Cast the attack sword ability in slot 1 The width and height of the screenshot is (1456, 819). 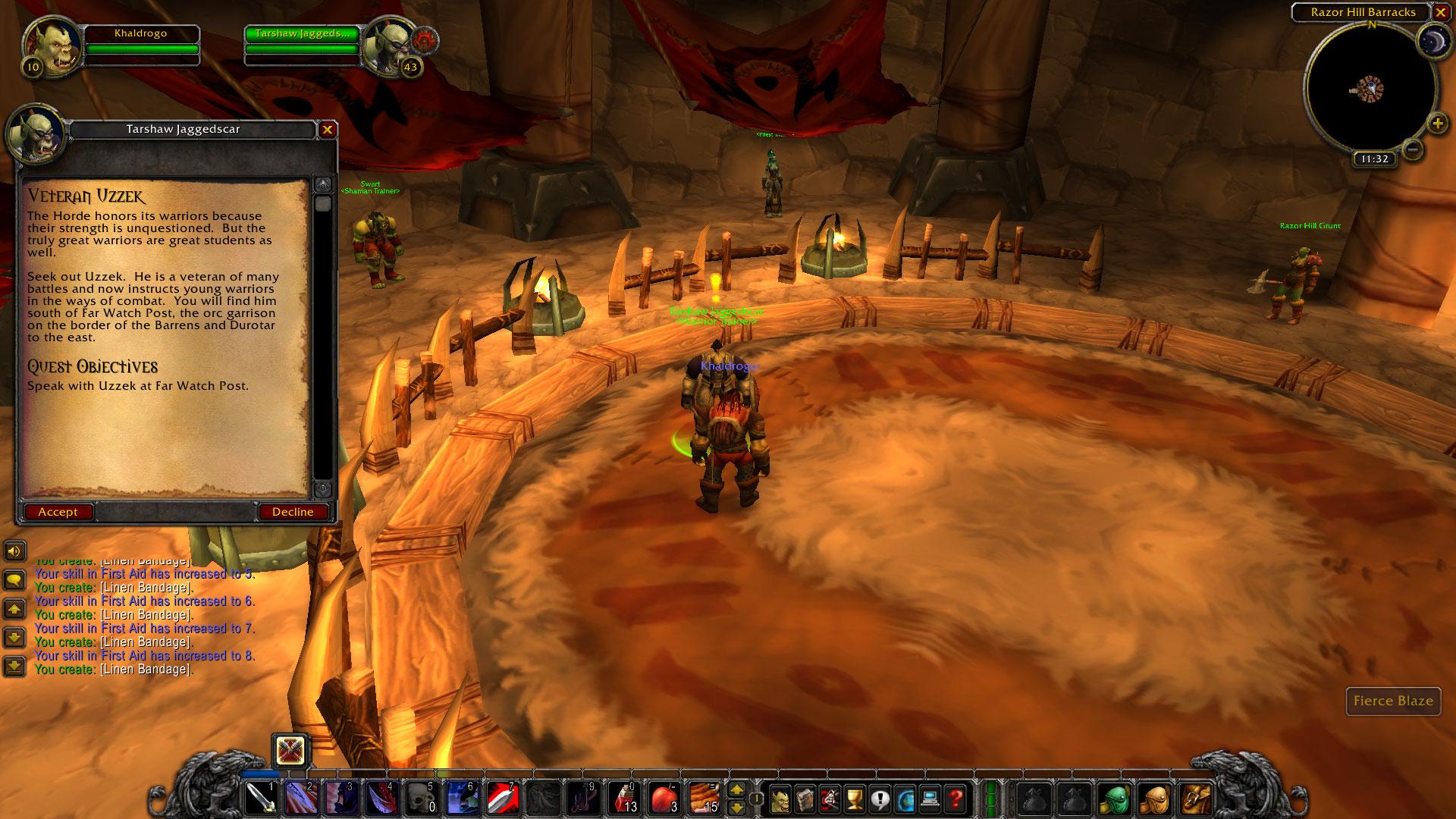point(262,798)
